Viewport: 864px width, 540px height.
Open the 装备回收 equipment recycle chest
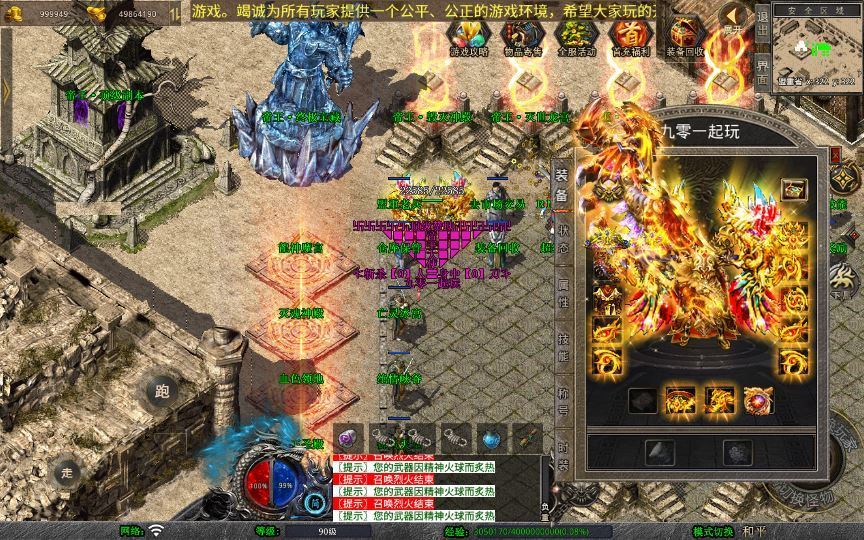coord(684,36)
